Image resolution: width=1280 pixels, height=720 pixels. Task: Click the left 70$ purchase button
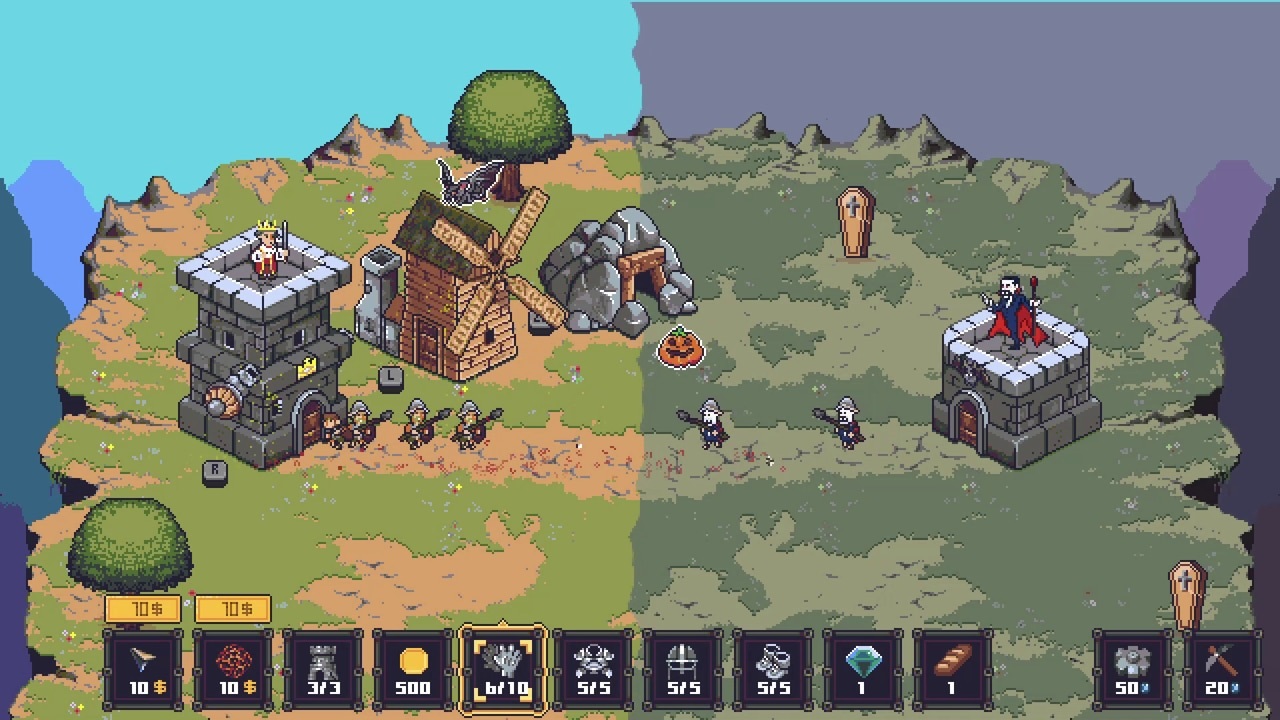click(142, 608)
